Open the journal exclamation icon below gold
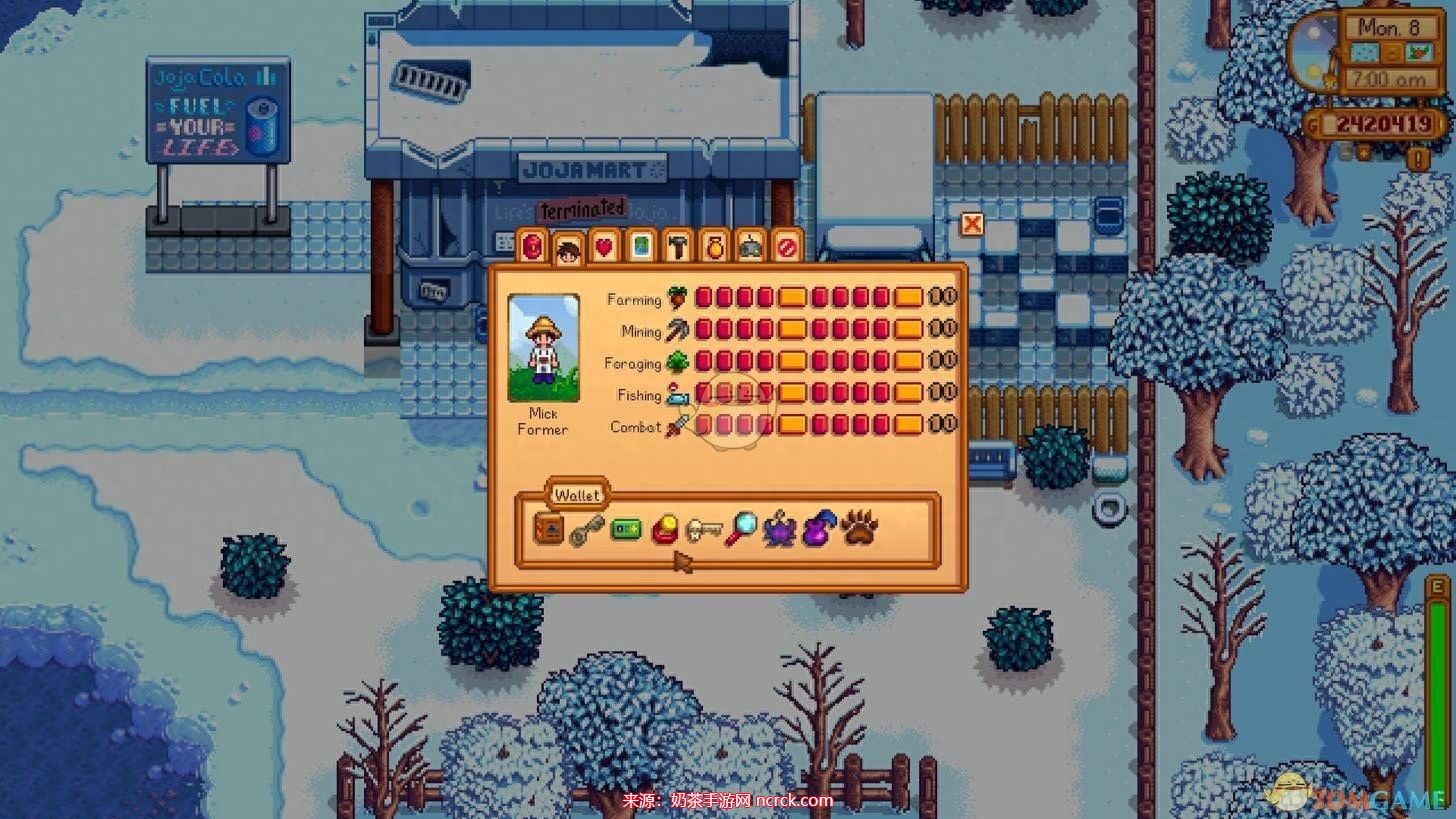This screenshot has width=1456, height=819. tap(1417, 158)
